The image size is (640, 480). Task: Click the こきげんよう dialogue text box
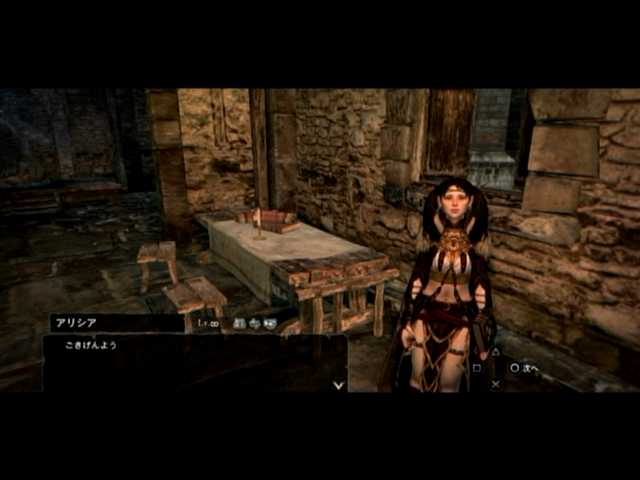[x=194, y=362]
